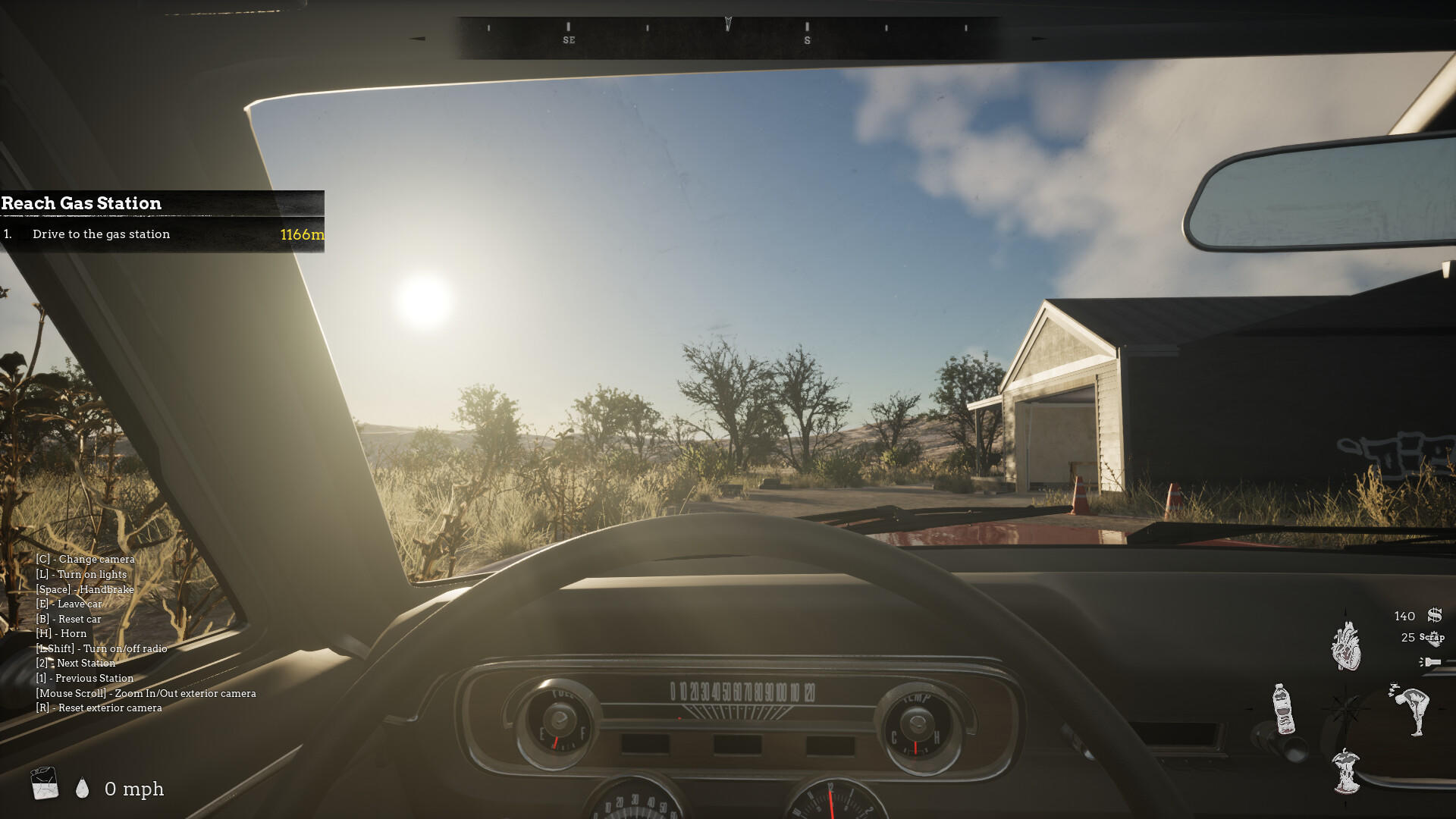The image size is (1456, 819).
Task: Click the [E] Leave car hint
Action: click(x=69, y=604)
